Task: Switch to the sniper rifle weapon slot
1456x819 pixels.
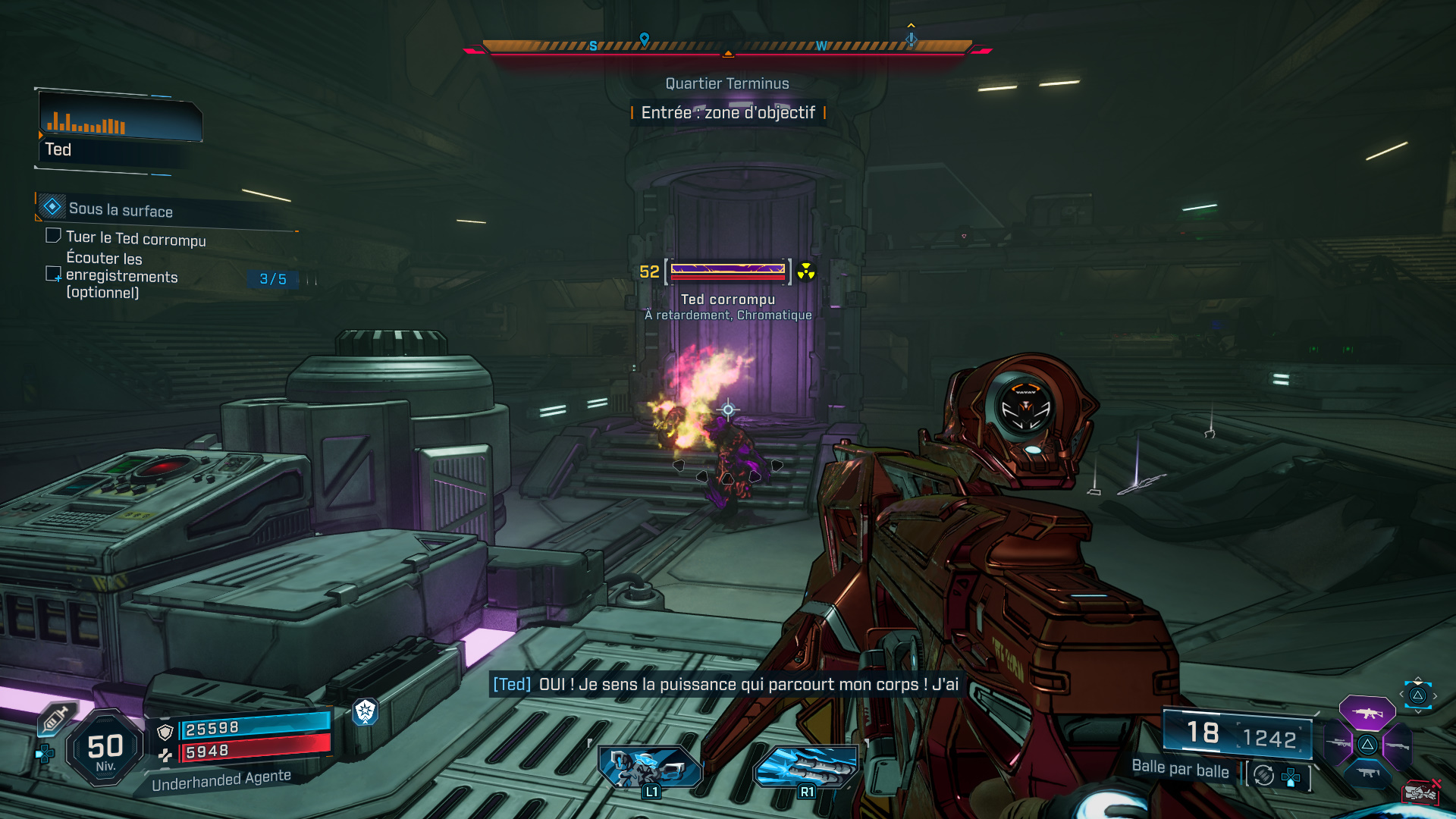Action: [1338, 744]
